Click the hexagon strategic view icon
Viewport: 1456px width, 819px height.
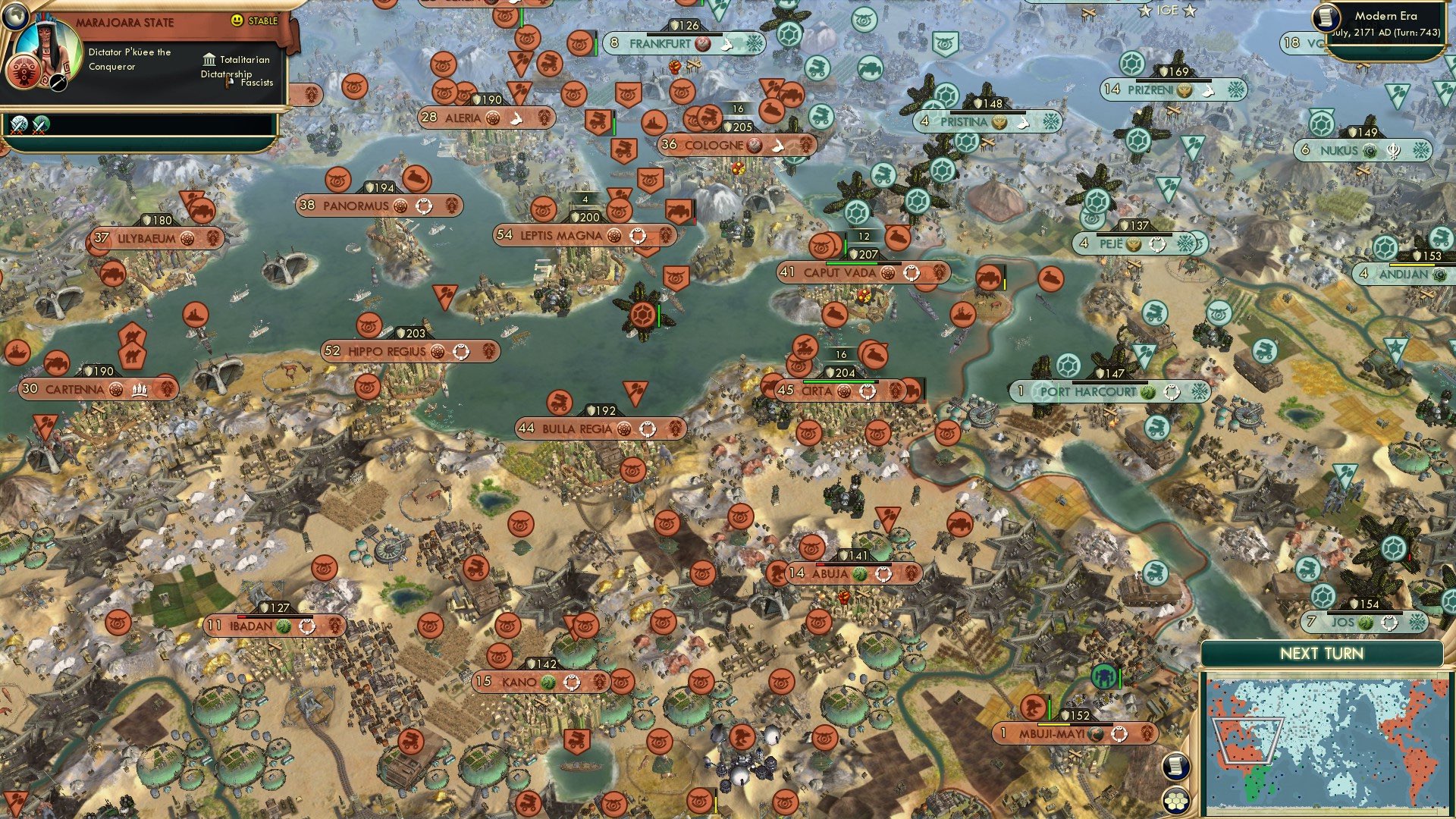tap(1175, 801)
